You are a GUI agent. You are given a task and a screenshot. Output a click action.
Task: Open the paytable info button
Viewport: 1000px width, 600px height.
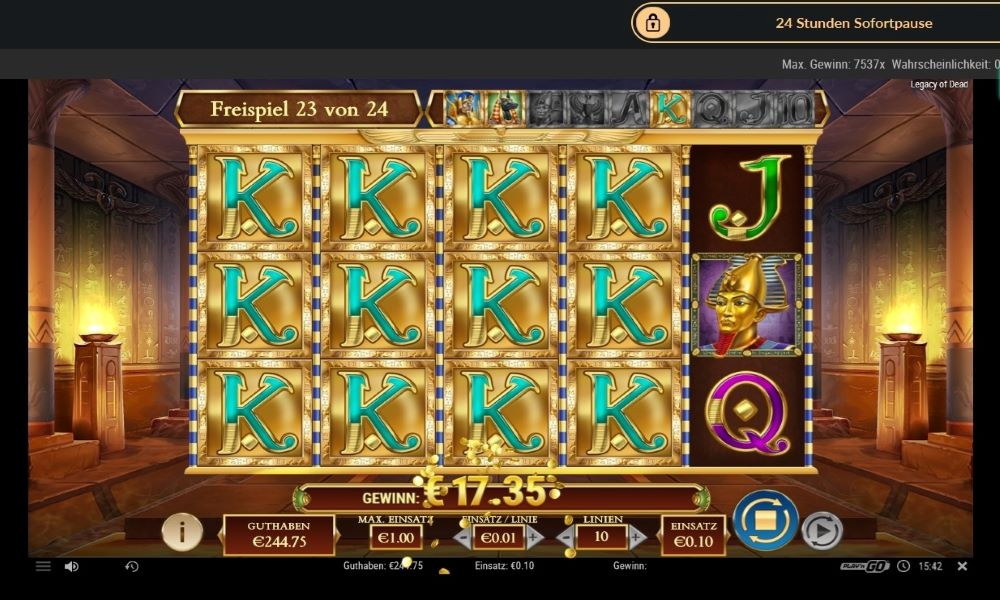click(x=182, y=531)
